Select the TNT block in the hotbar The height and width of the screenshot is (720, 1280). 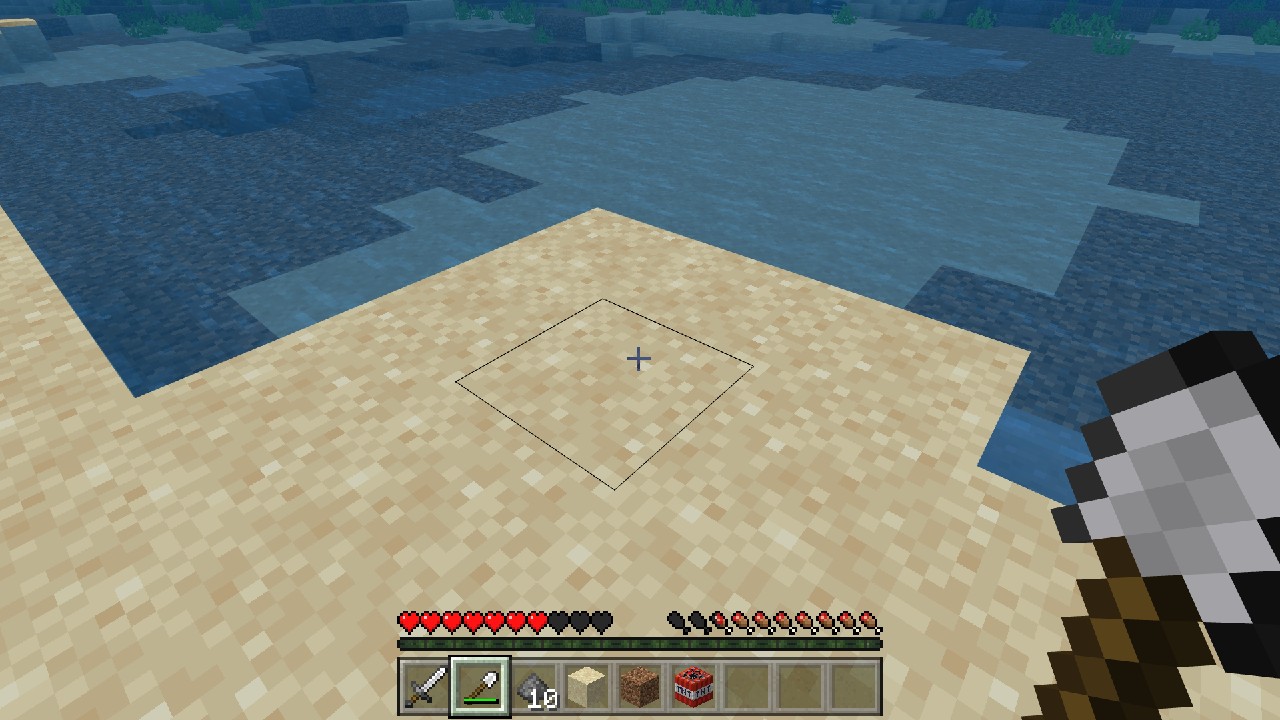[693, 686]
